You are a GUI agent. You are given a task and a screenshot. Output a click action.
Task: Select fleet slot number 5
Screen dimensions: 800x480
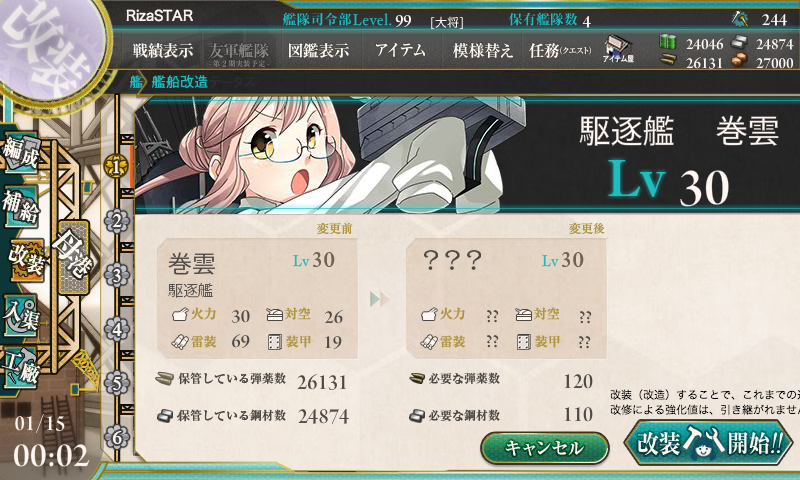point(118,382)
